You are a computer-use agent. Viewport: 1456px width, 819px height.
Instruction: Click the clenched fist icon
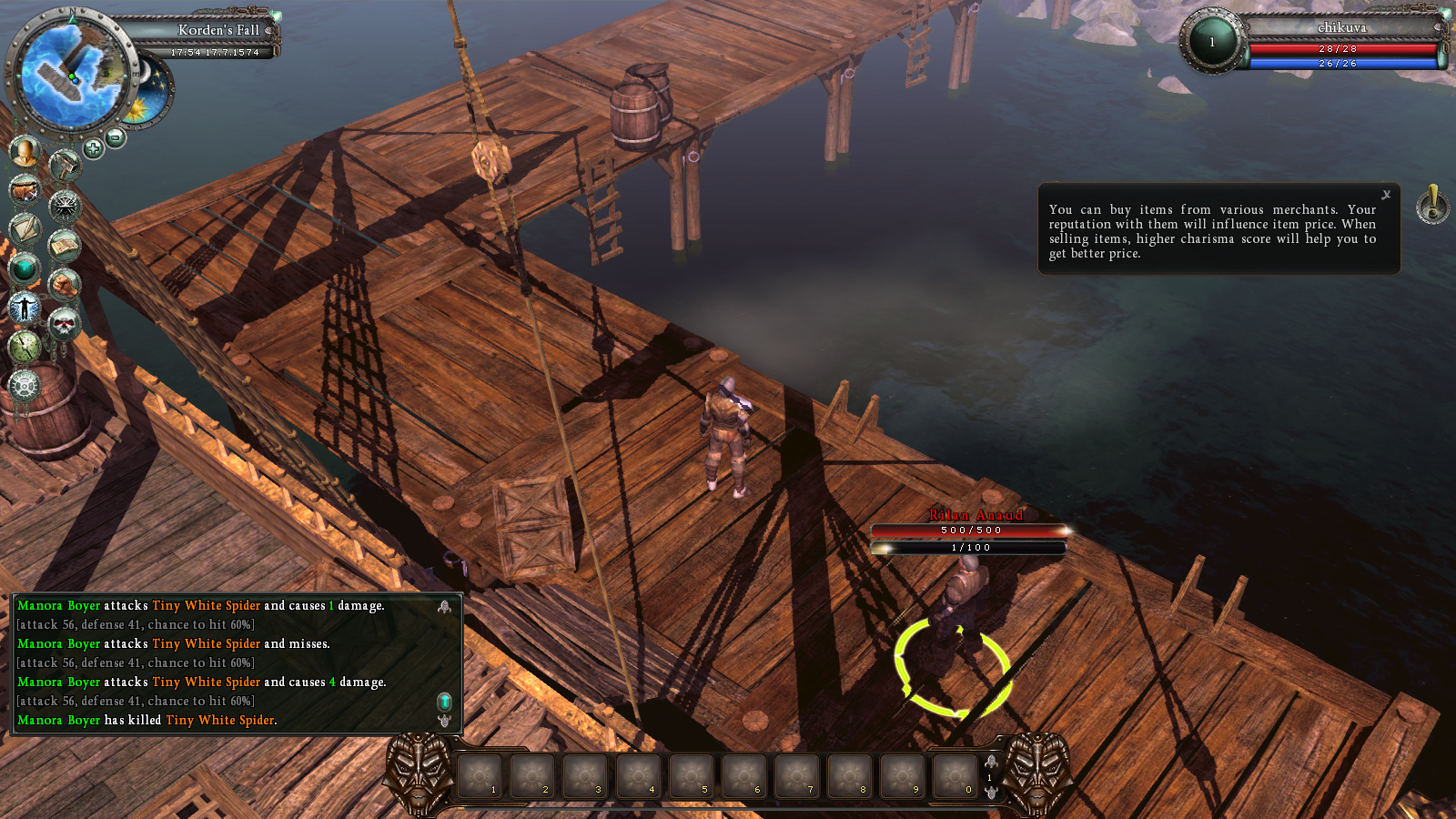pos(64,285)
